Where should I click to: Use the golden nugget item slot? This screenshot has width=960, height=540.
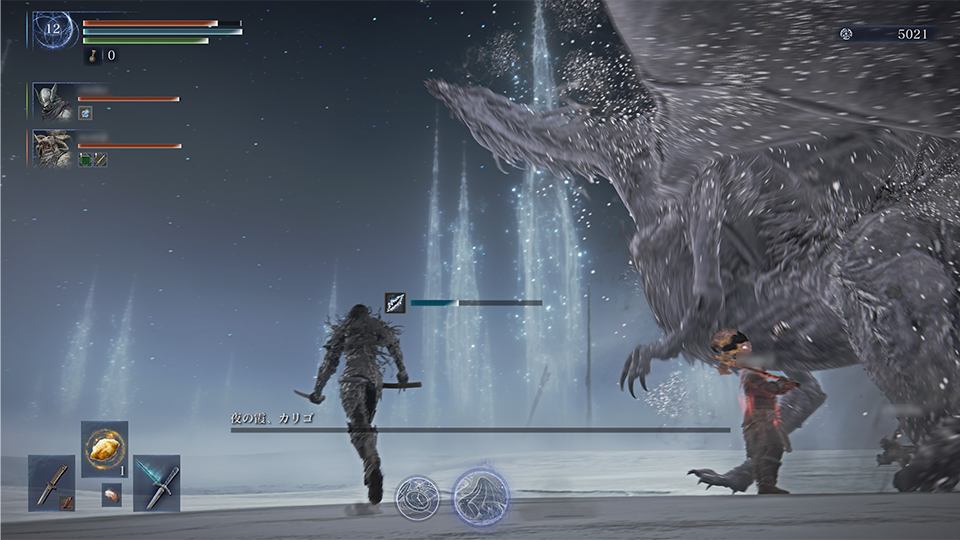click(104, 449)
